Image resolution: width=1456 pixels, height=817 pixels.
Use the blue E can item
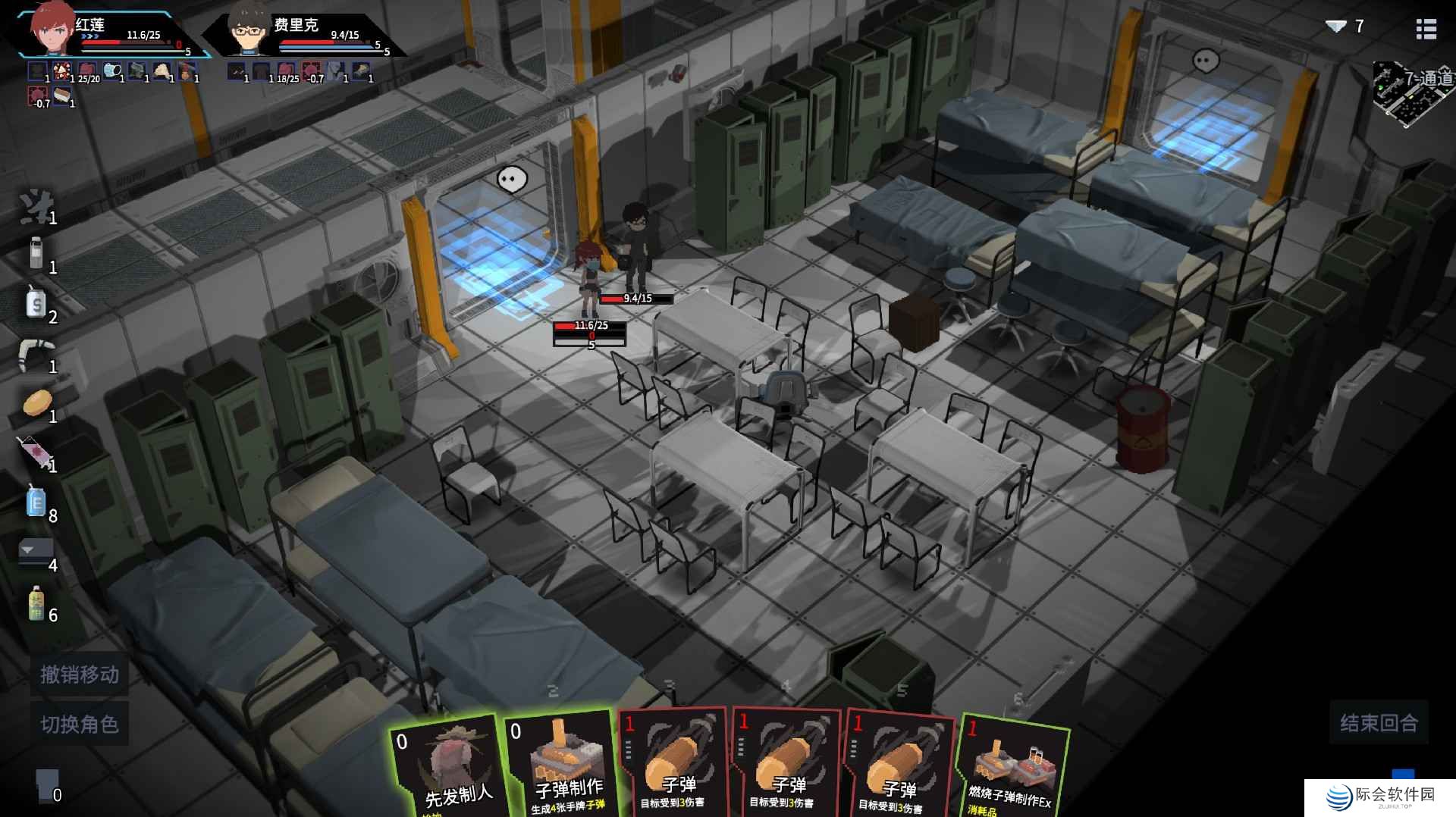point(36,502)
